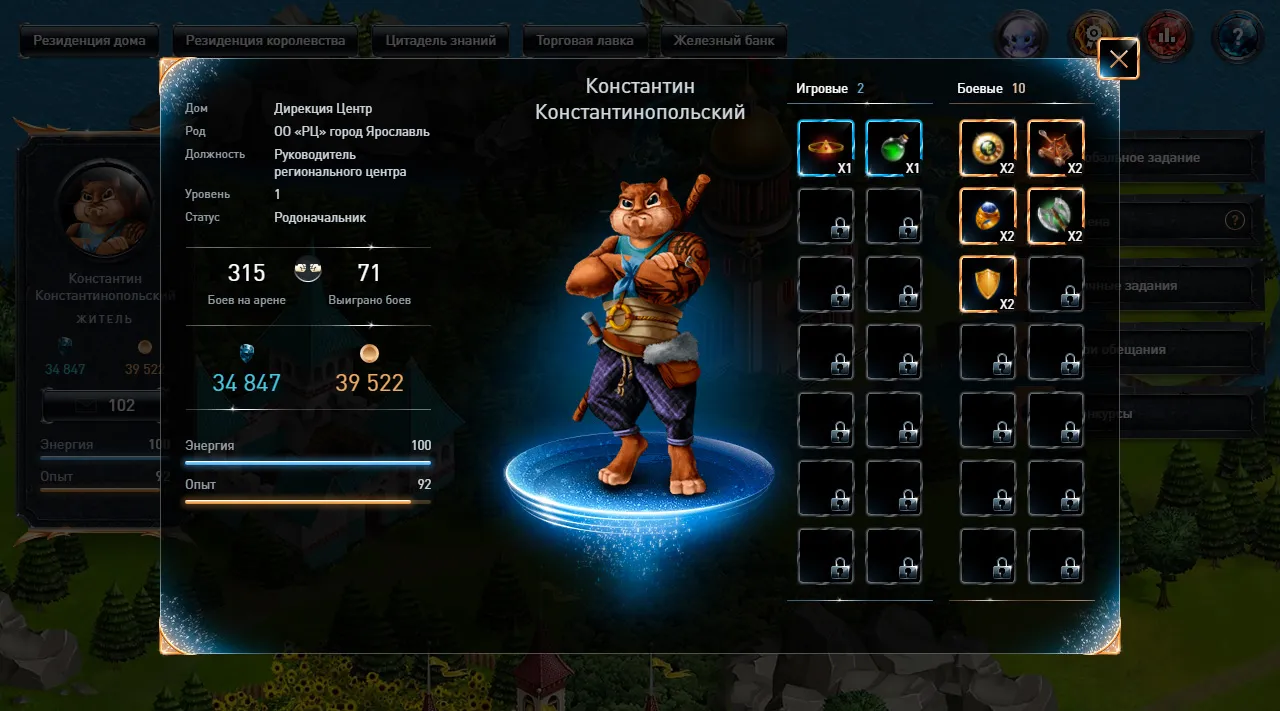This screenshot has height=711, width=1280.
Task: Go to Резиденция королевства
Action: click(x=264, y=41)
